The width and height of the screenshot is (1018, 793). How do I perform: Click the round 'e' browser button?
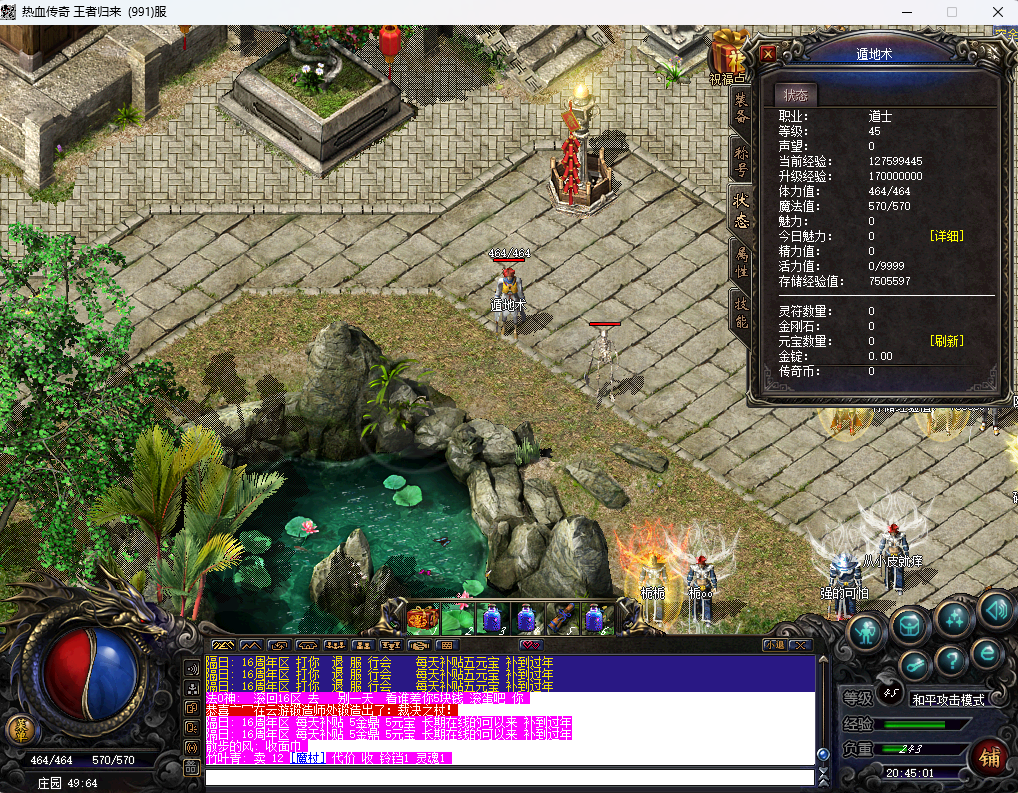[987, 653]
